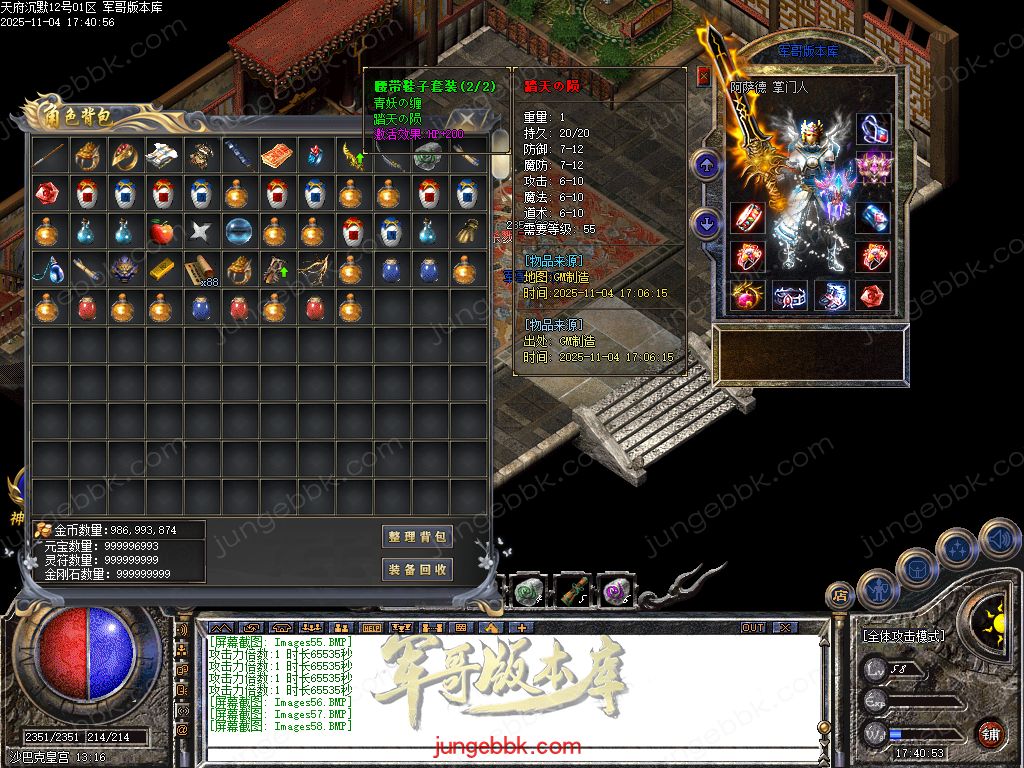Select the scroll stack marked x88
1024x768 pixels.
coord(199,269)
